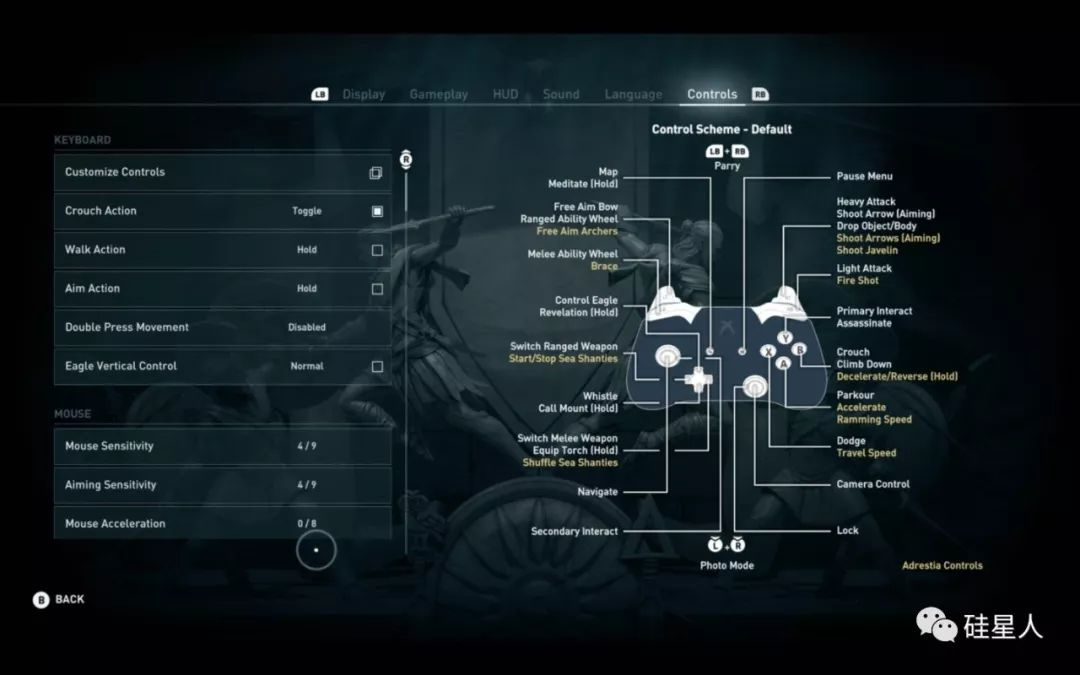Toggle the Eagle Vertical Control checkbox
The width and height of the screenshot is (1080, 675).
(377, 366)
